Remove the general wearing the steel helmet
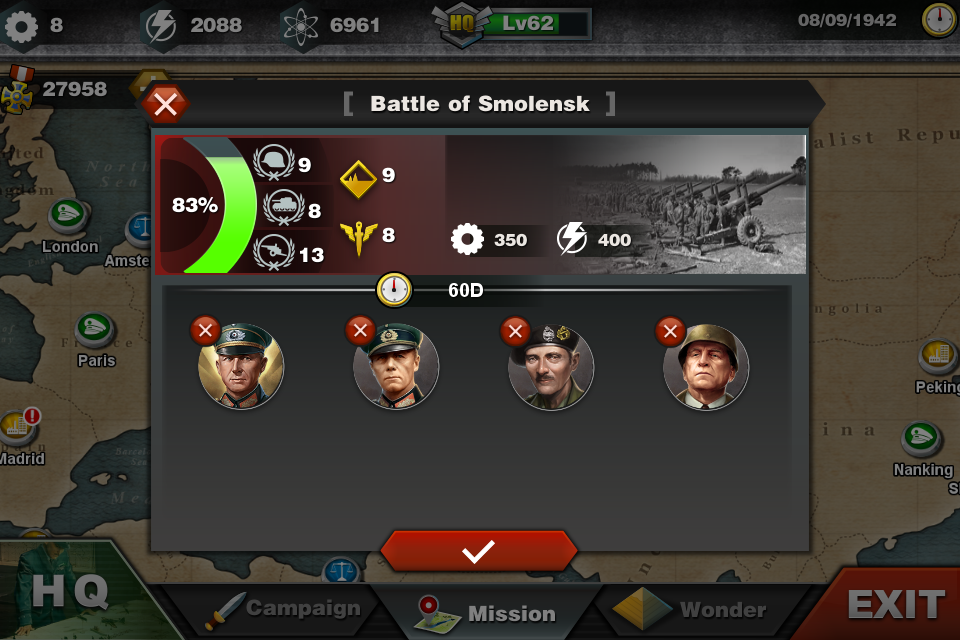Screen dimensions: 960x640 pyautogui.click(x=670, y=329)
